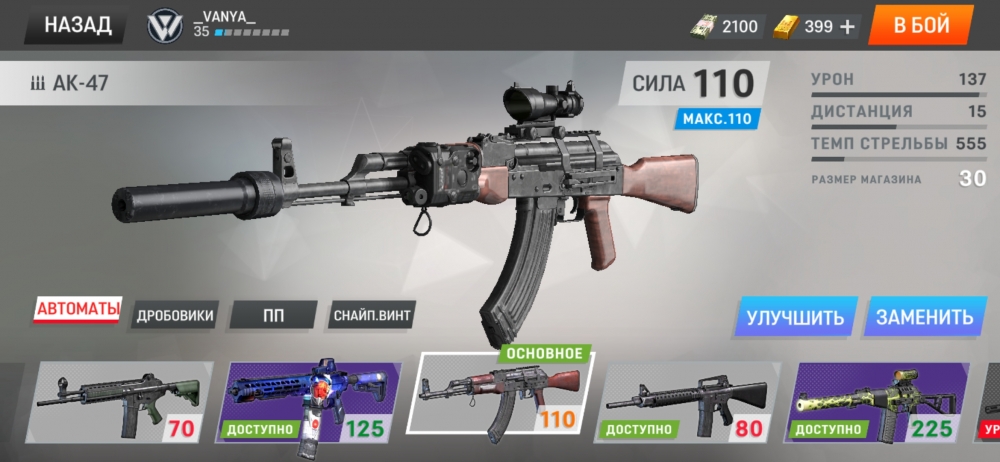Open the ДРОБОВИКИ shotgun category

174,316
